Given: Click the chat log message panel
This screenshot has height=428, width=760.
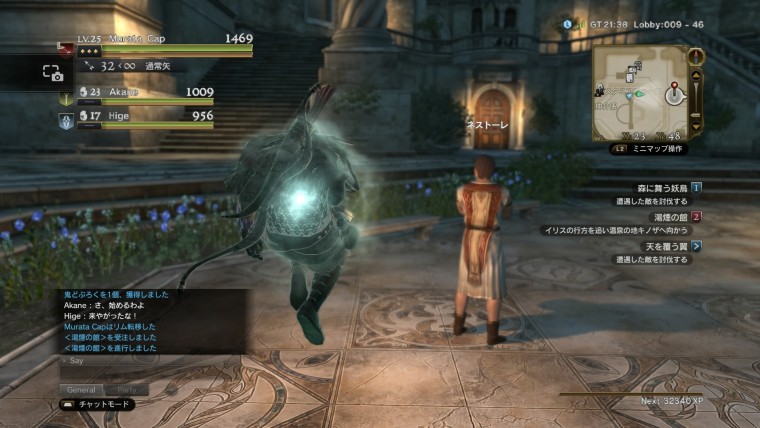Looking at the screenshot, I should pyautogui.click(x=152, y=320).
